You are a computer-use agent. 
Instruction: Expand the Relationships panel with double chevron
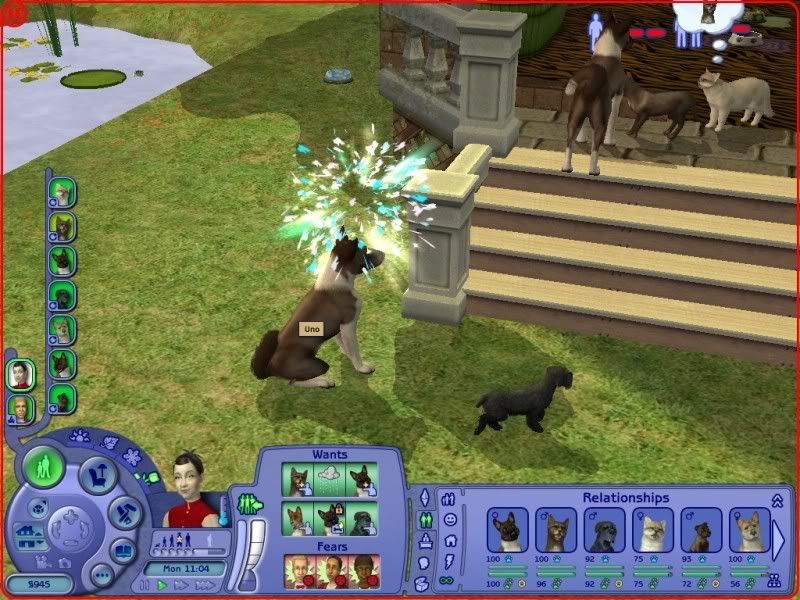point(779,499)
